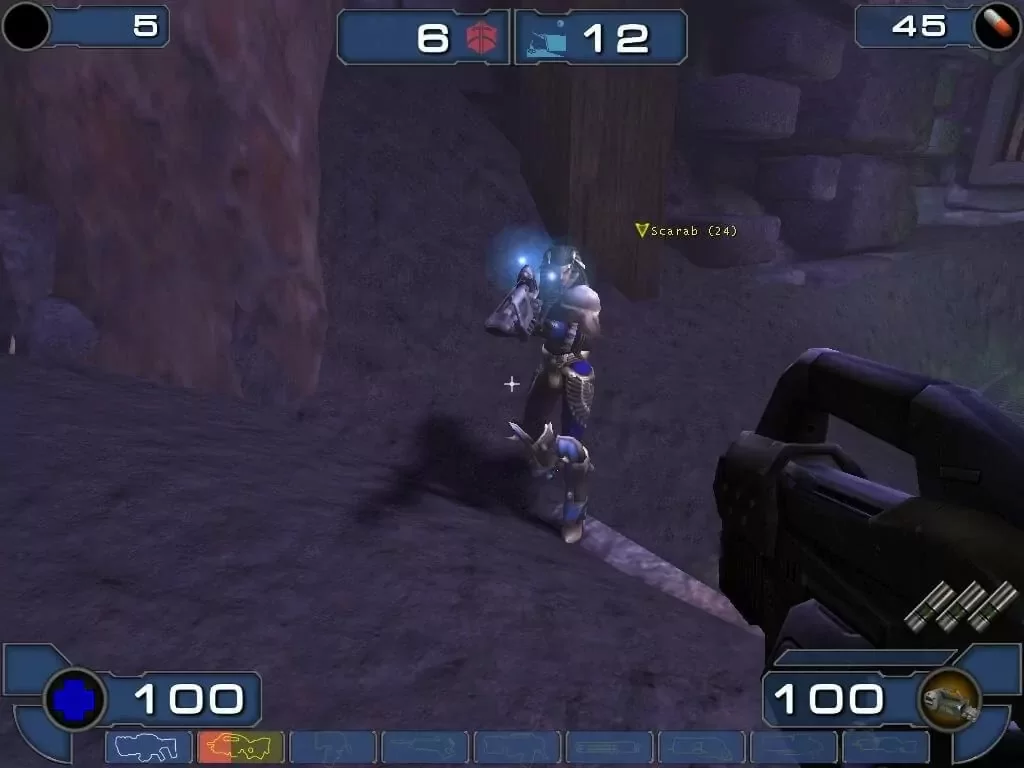Click the red team score emblem
1024x768 pixels.
click(482, 38)
